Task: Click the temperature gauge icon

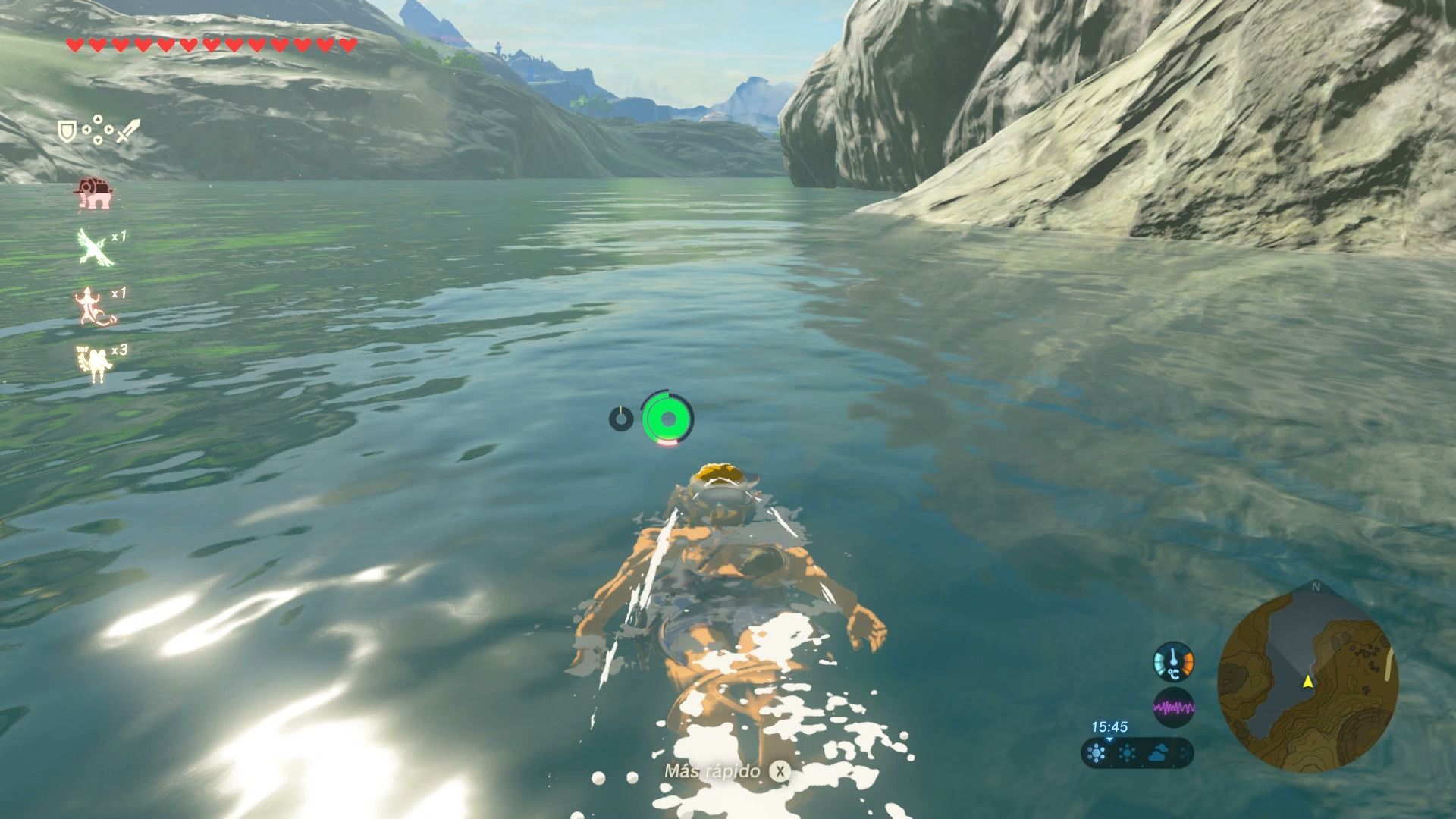Action: 1173,661
